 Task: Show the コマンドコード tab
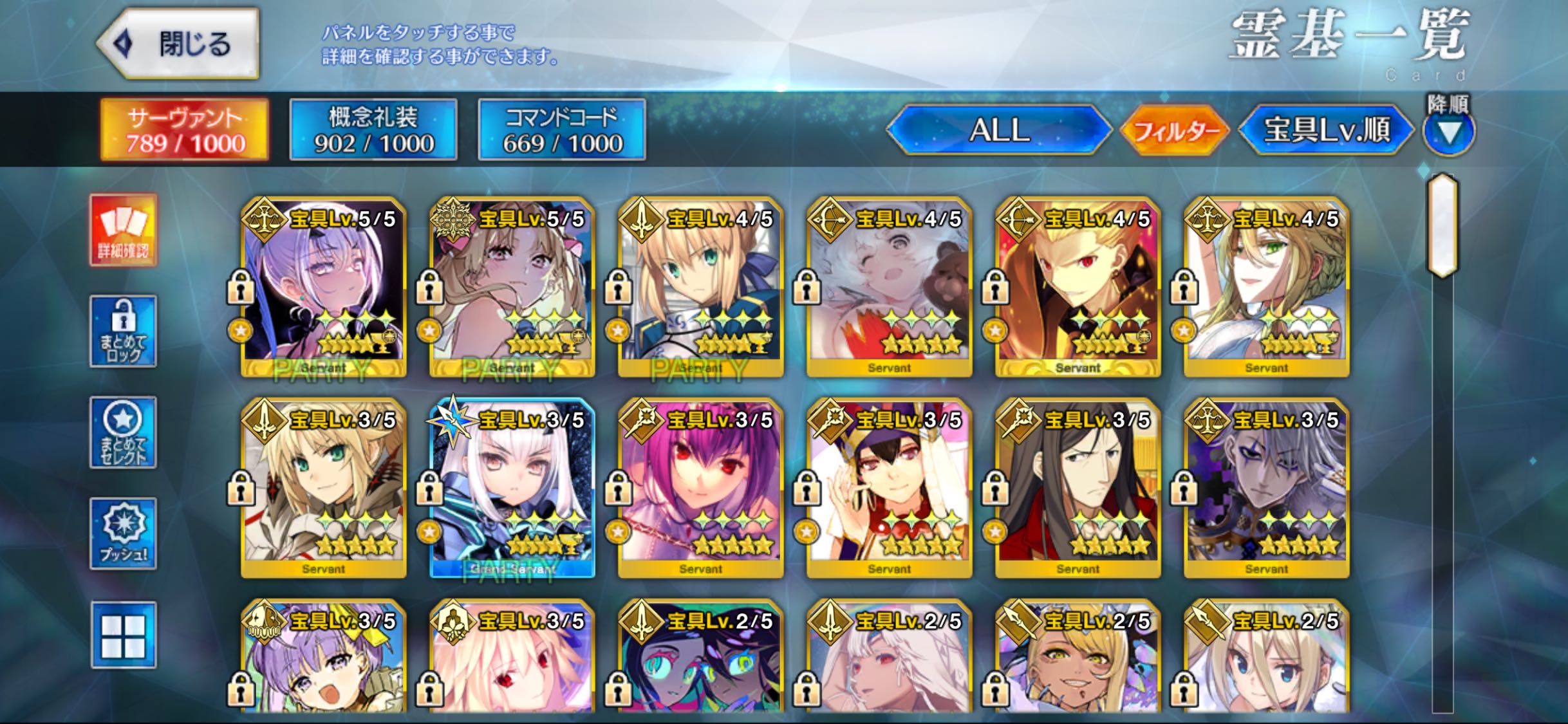point(562,130)
